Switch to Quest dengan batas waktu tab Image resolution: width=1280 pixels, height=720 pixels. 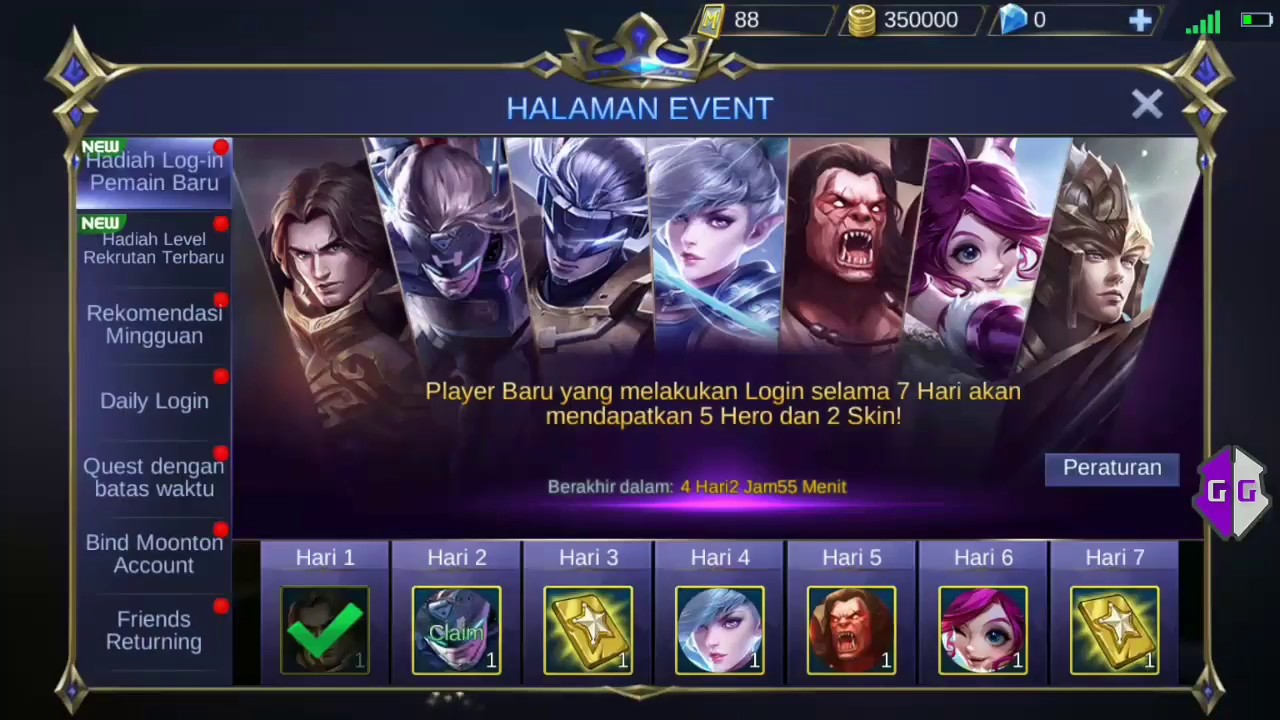point(154,477)
